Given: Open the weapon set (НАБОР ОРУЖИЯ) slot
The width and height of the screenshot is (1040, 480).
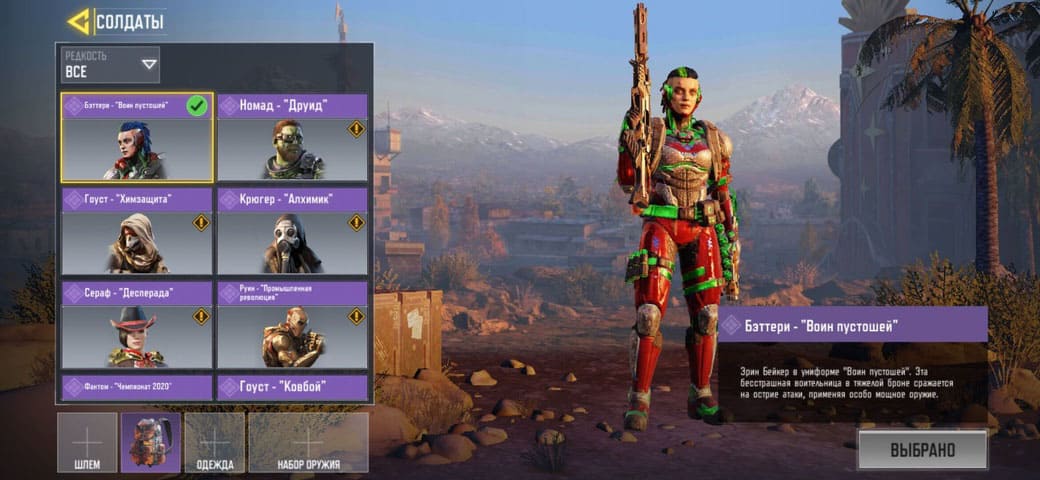Looking at the screenshot, I should click(308, 442).
